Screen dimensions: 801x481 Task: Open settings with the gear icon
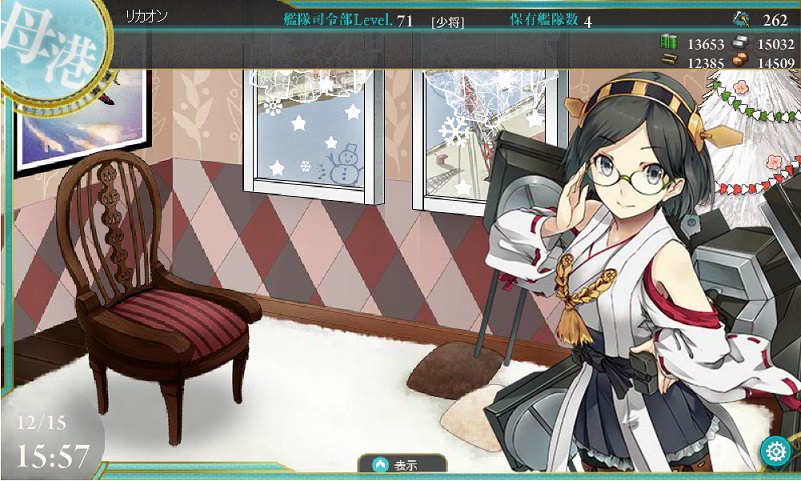tap(774, 451)
